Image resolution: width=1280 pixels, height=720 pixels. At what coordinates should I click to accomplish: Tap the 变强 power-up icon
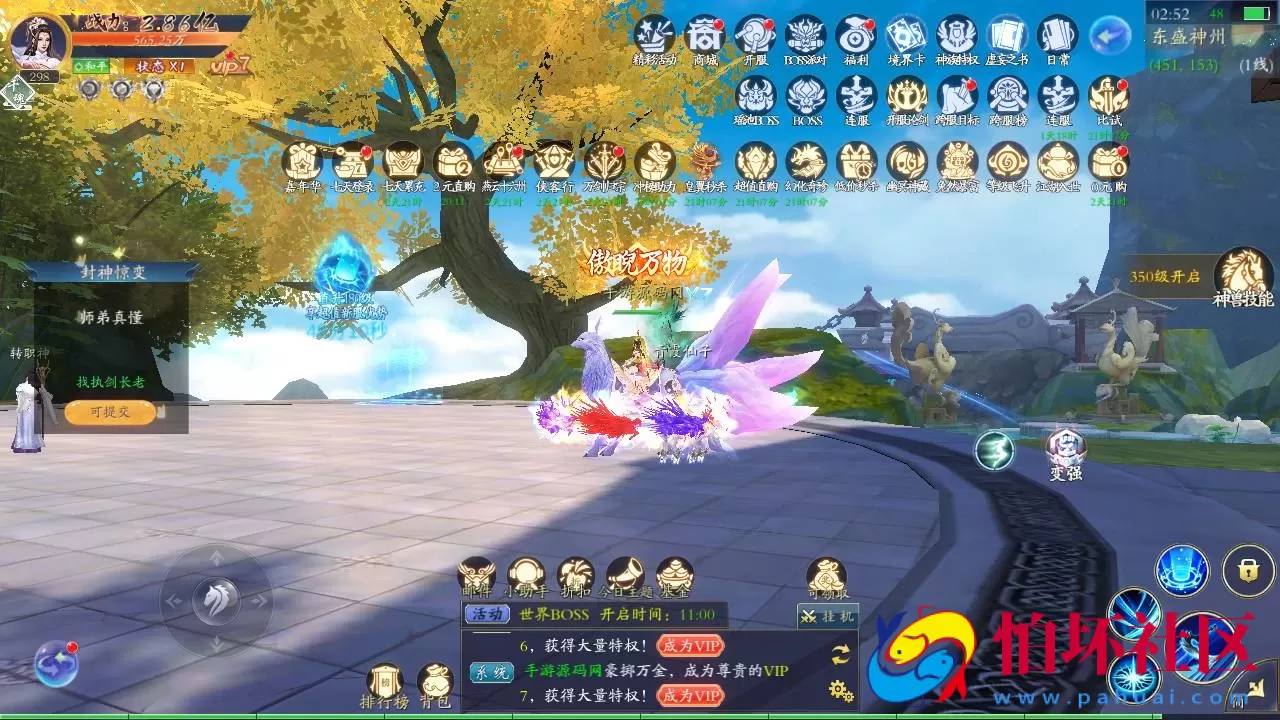click(x=1065, y=450)
